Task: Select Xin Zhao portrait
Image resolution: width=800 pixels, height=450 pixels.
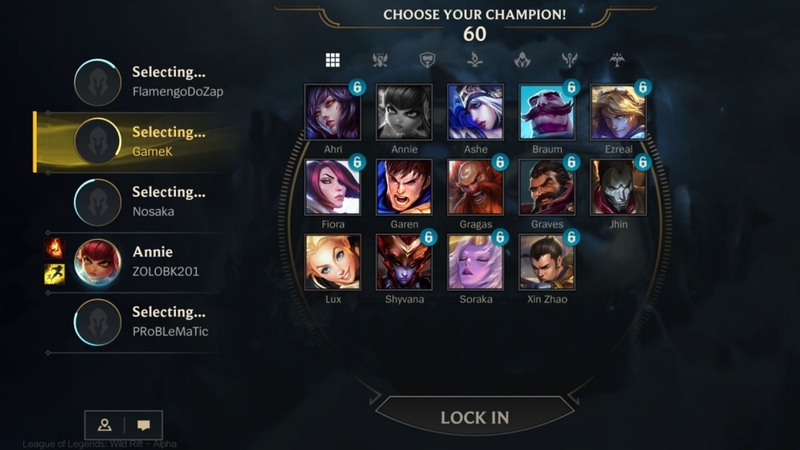Action: coord(547,261)
